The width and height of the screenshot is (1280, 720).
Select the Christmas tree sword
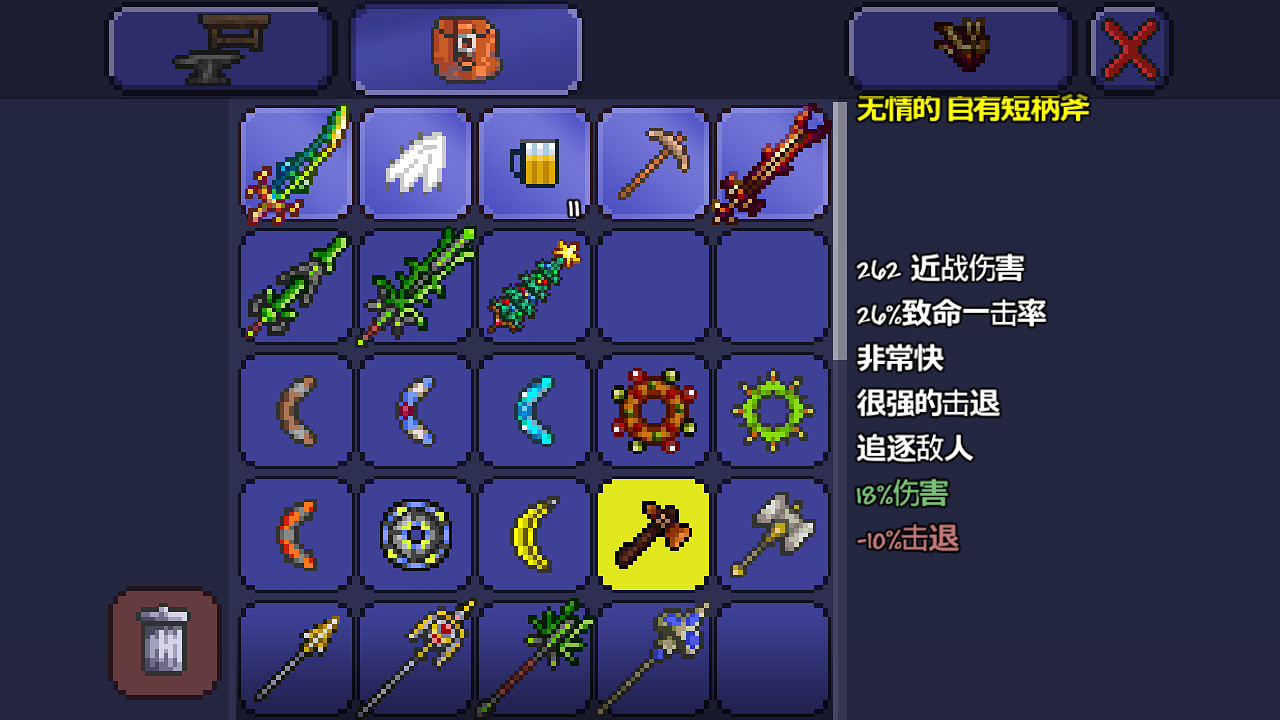(x=533, y=287)
